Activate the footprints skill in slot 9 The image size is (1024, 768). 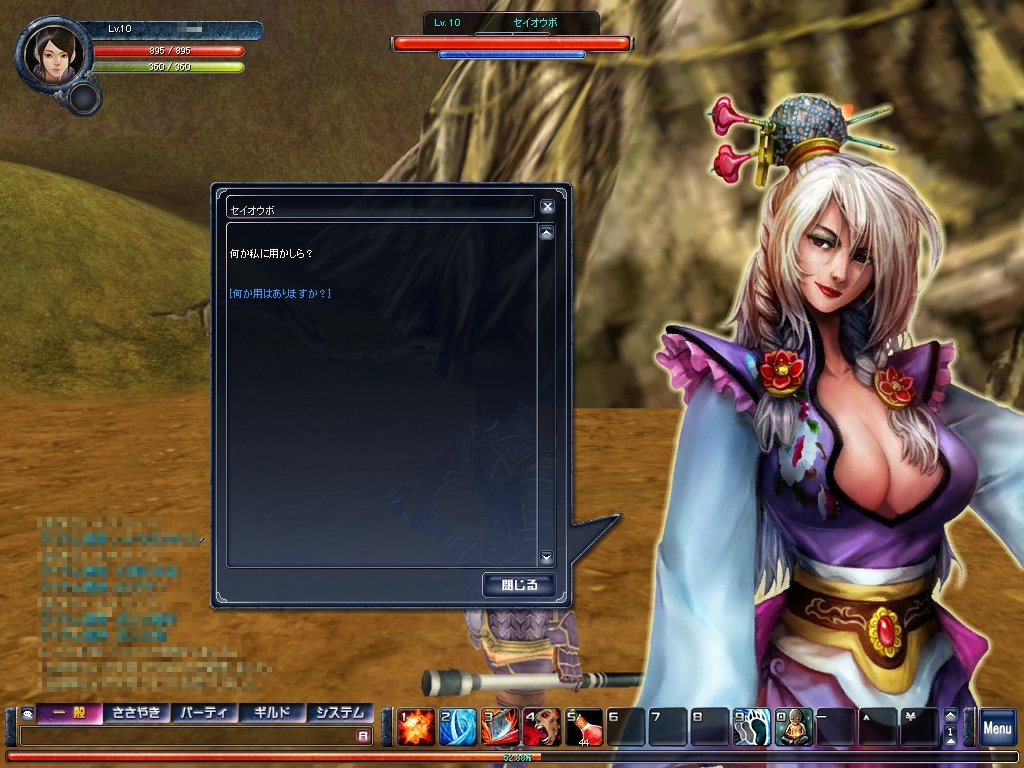click(x=751, y=727)
